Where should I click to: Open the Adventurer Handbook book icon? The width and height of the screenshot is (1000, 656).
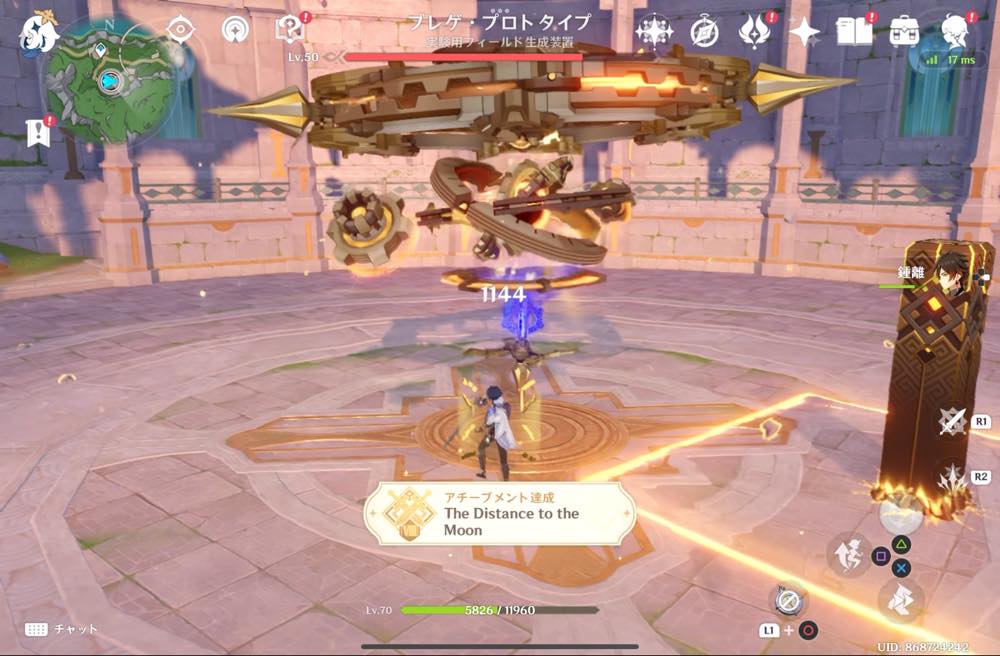tap(855, 32)
